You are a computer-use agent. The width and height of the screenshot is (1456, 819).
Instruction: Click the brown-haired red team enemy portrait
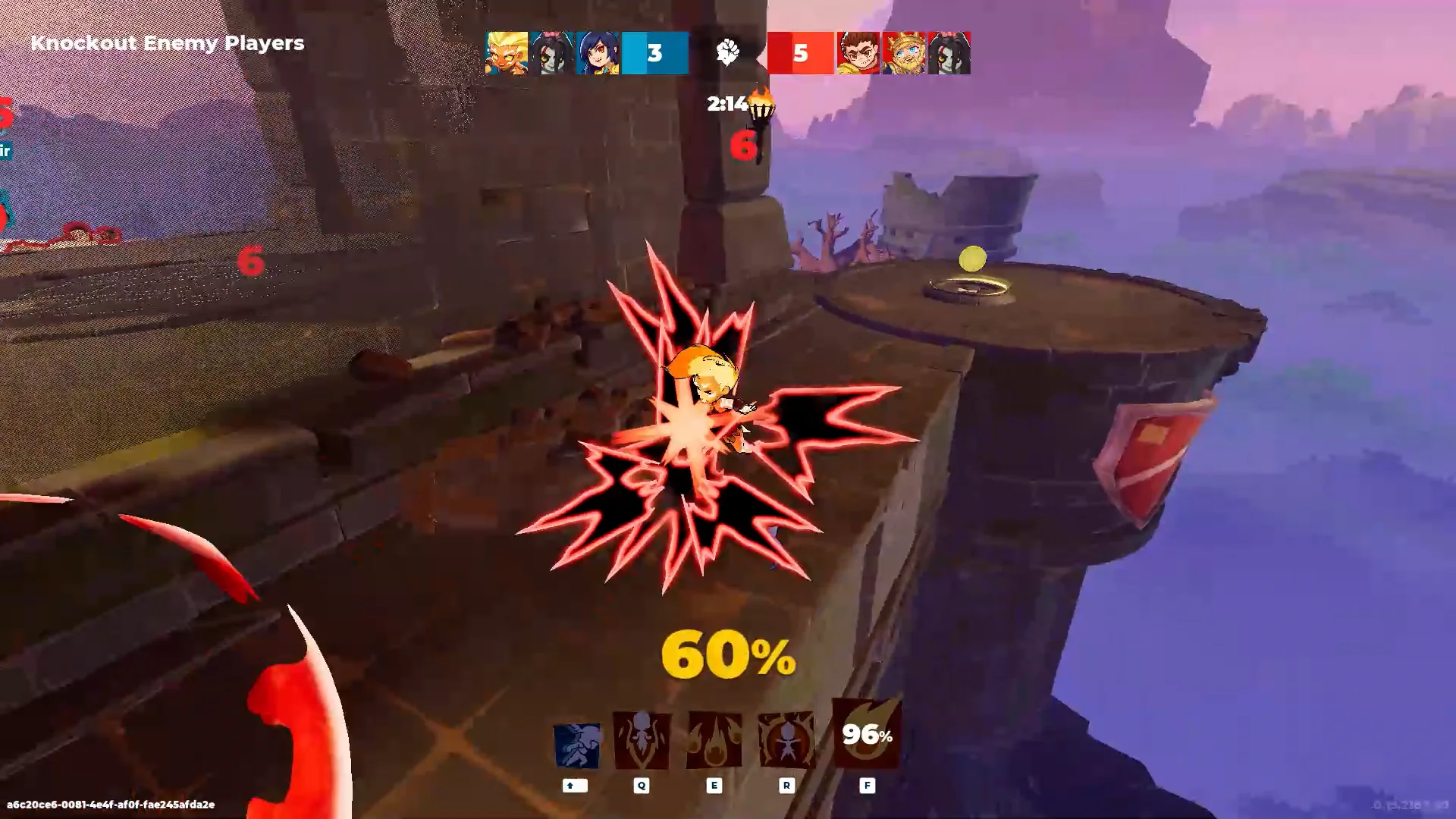point(858,53)
